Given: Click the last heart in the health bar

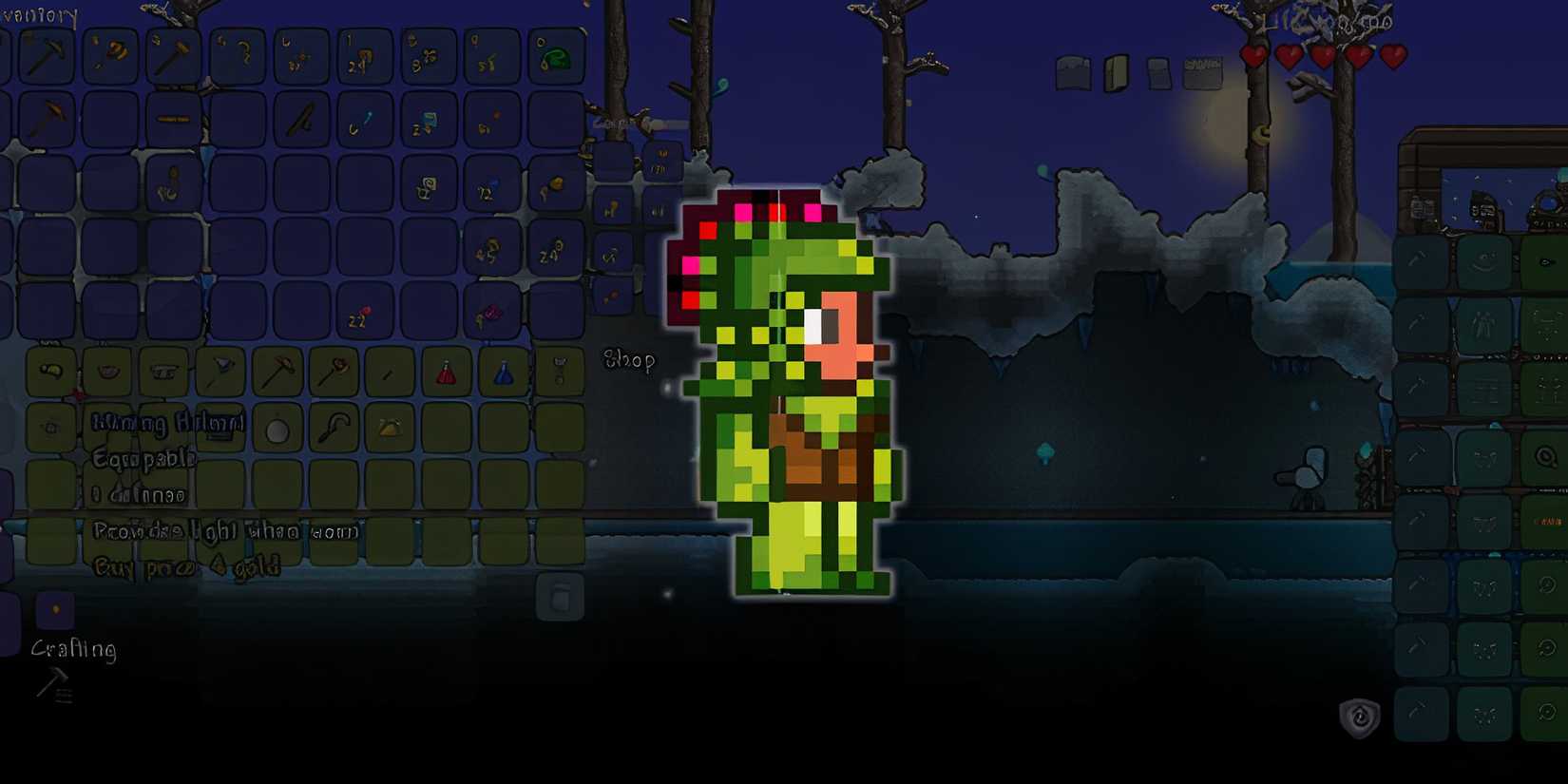Looking at the screenshot, I should (1393, 56).
